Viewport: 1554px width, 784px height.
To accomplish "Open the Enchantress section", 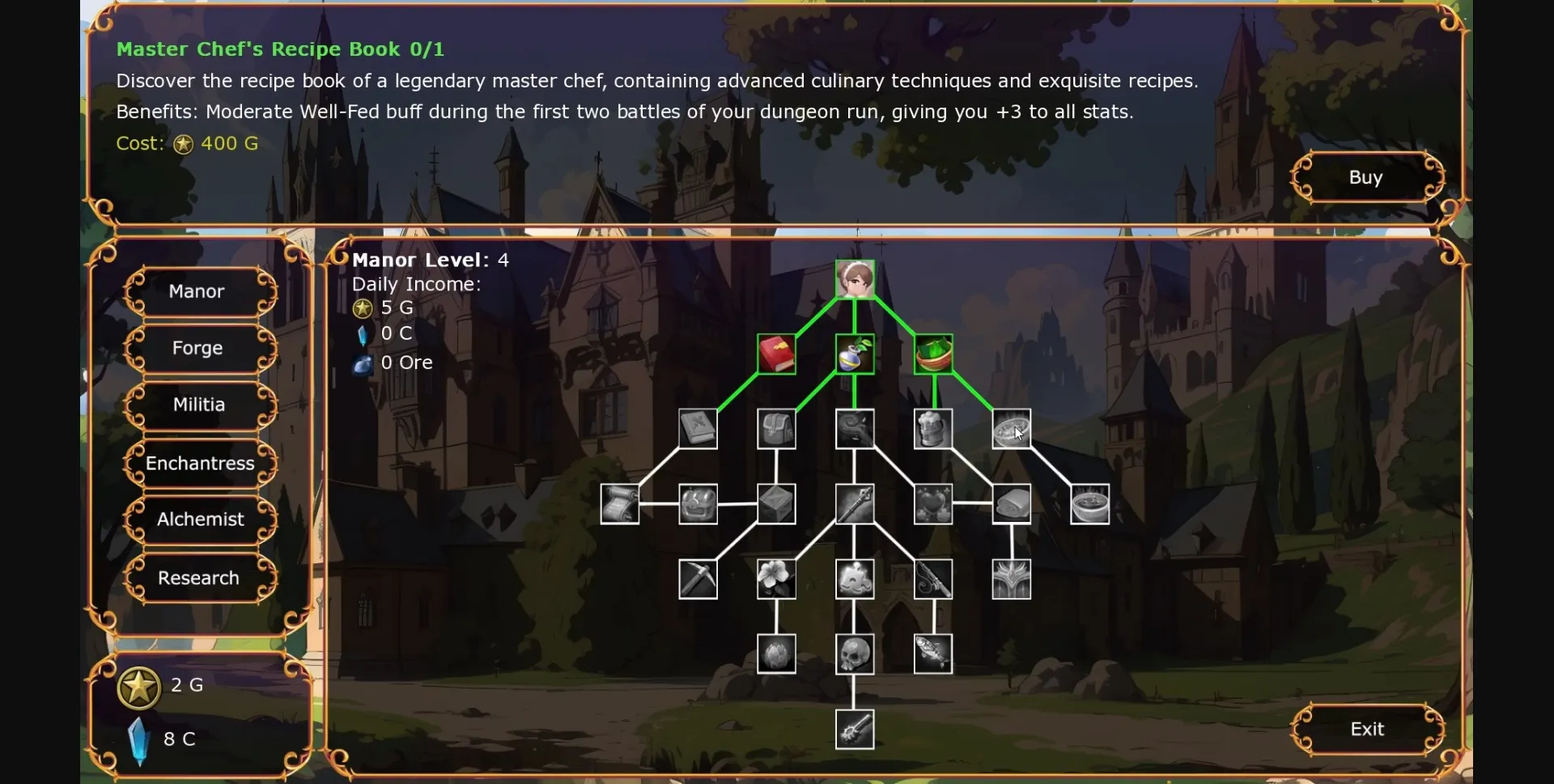I will tap(200, 463).
